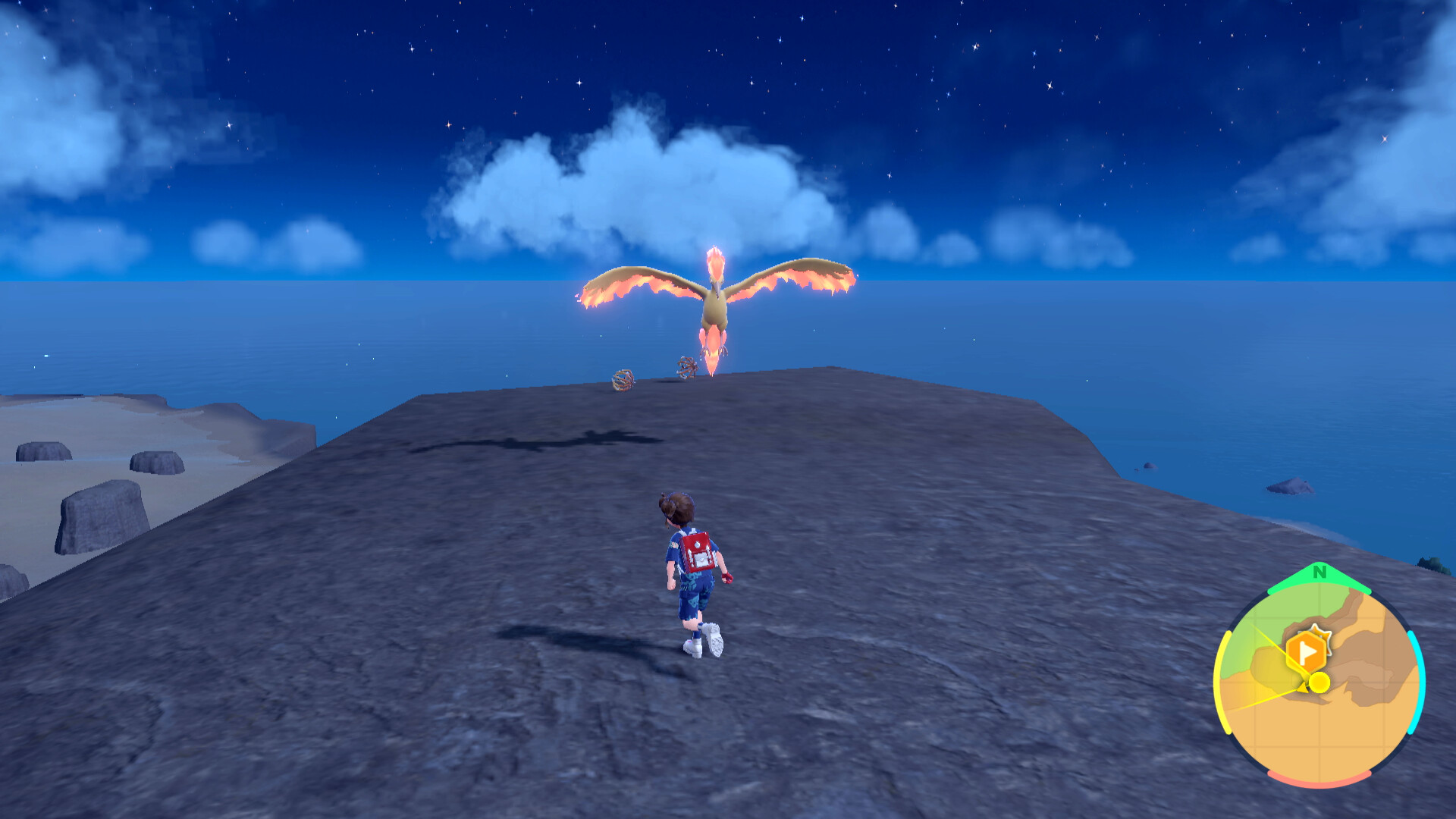
Task: Select the orange flag destination marker
Action: click(1307, 651)
